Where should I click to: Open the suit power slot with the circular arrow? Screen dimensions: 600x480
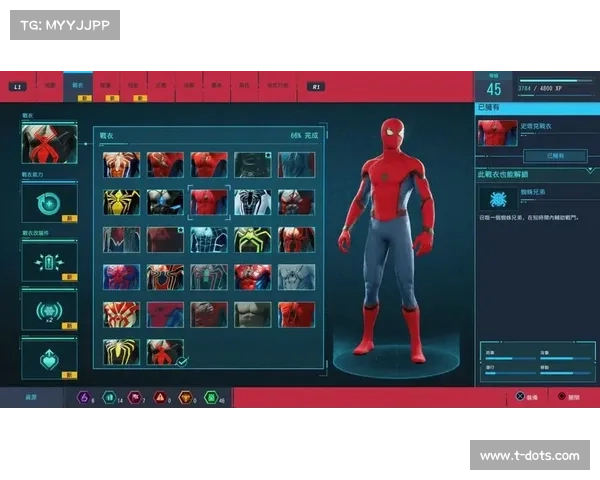point(49,203)
